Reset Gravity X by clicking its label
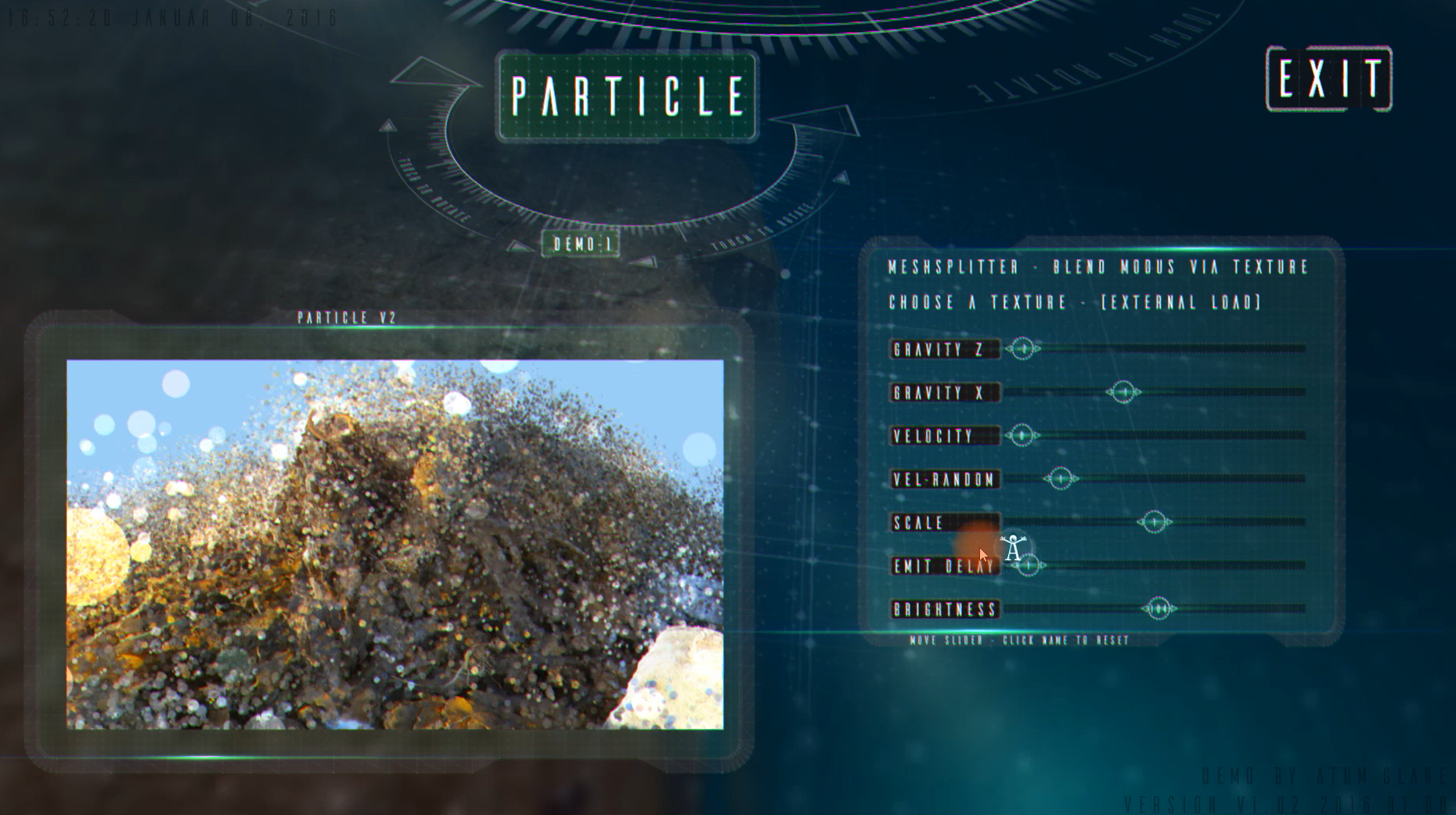1456x815 pixels. (x=944, y=392)
